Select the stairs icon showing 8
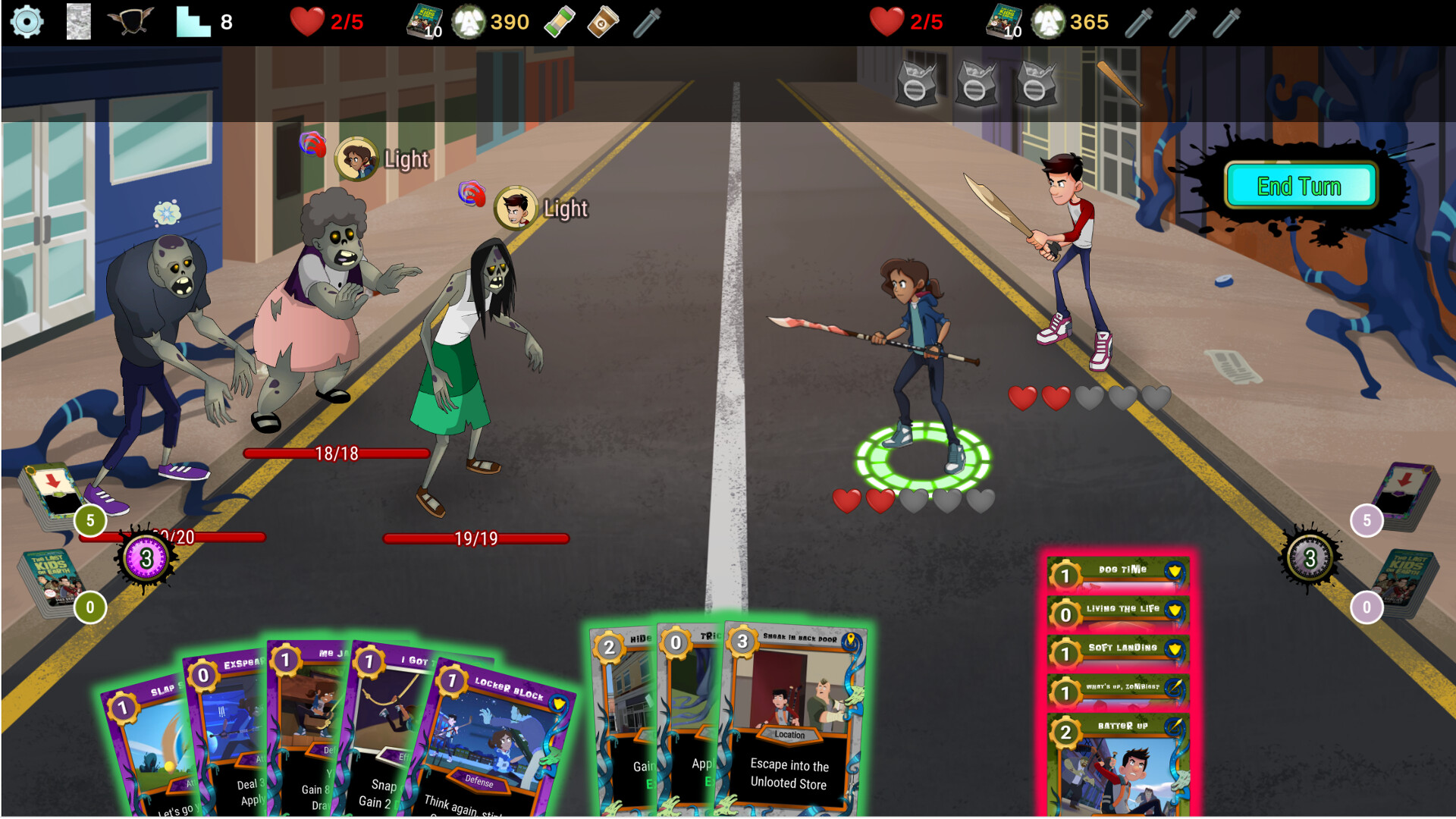The width and height of the screenshot is (1456, 819). tap(192, 21)
